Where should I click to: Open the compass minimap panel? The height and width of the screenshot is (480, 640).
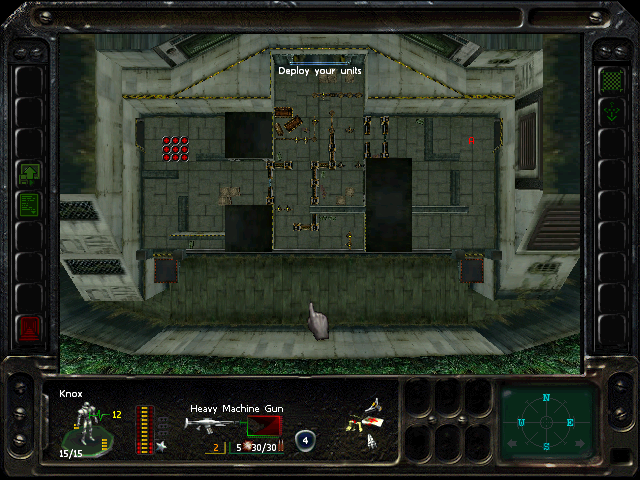pyautogui.click(x=547, y=421)
